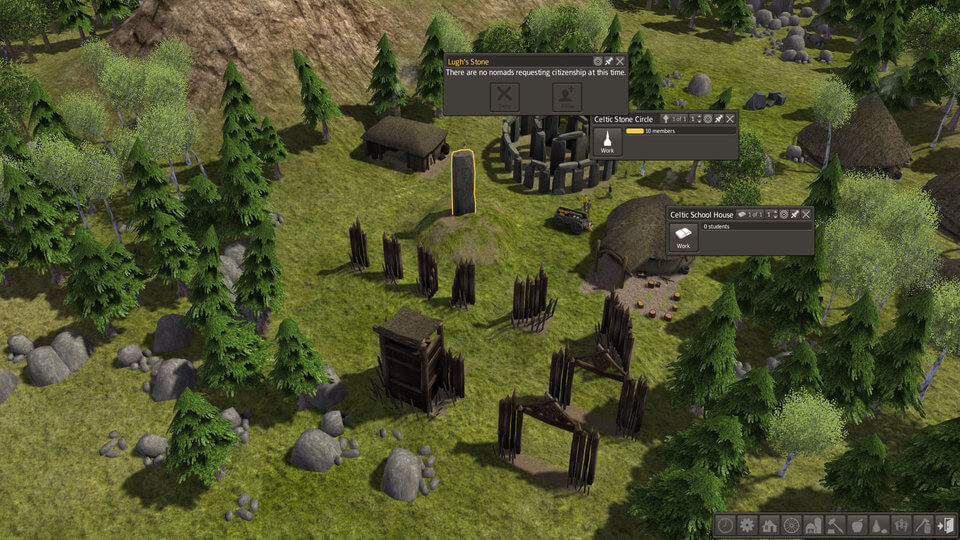Open the apple food production menu
This screenshot has width=960, height=540.
click(857, 525)
